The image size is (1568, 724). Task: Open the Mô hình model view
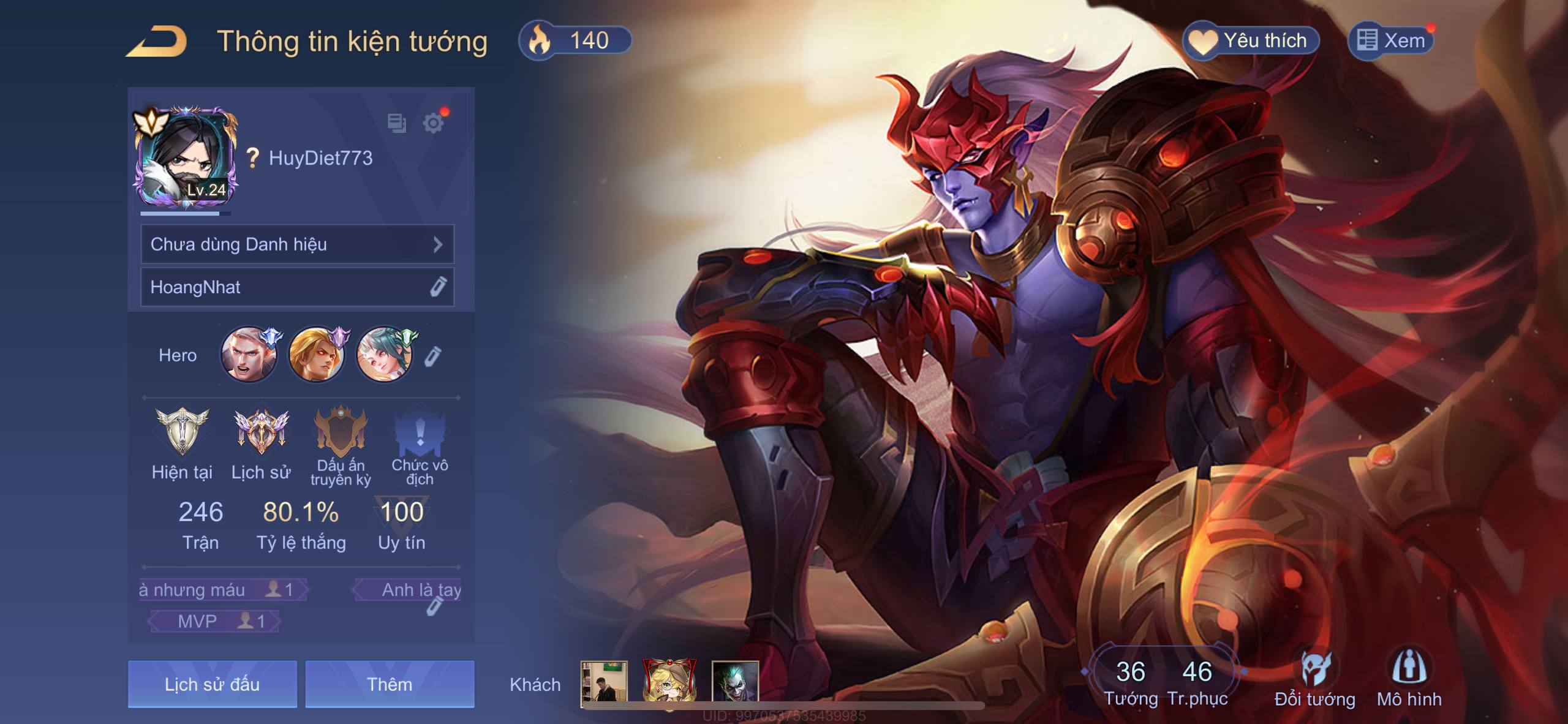(1409, 680)
